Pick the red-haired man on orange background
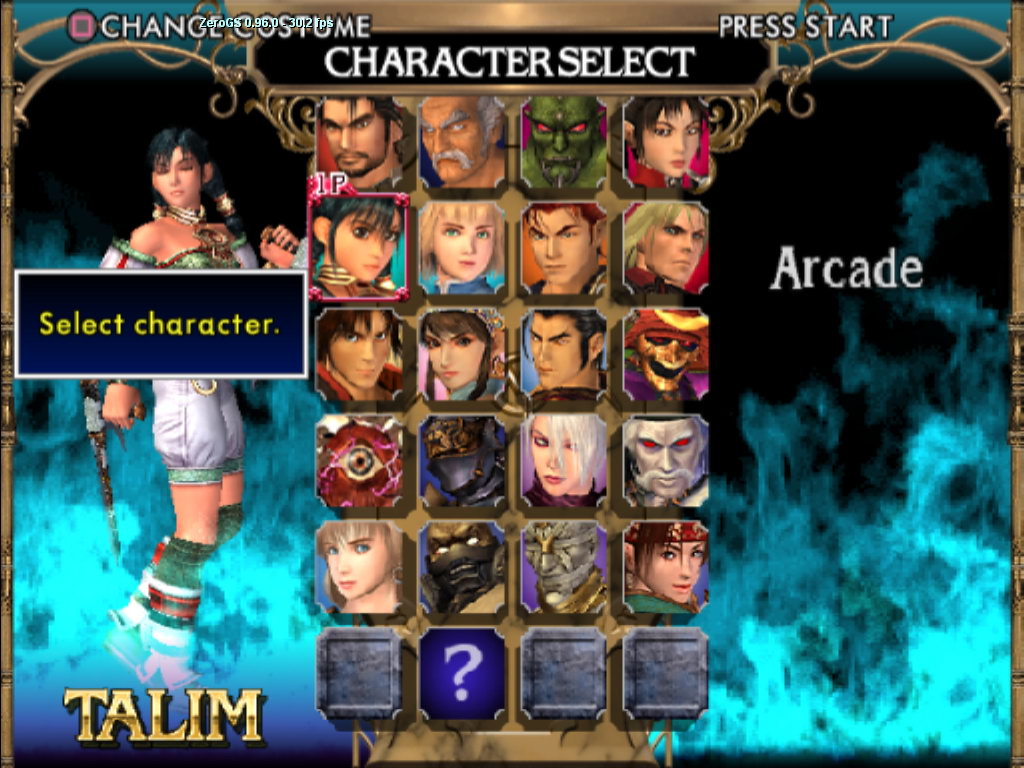The width and height of the screenshot is (1024, 768). pyautogui.click(x=564, y=249)
